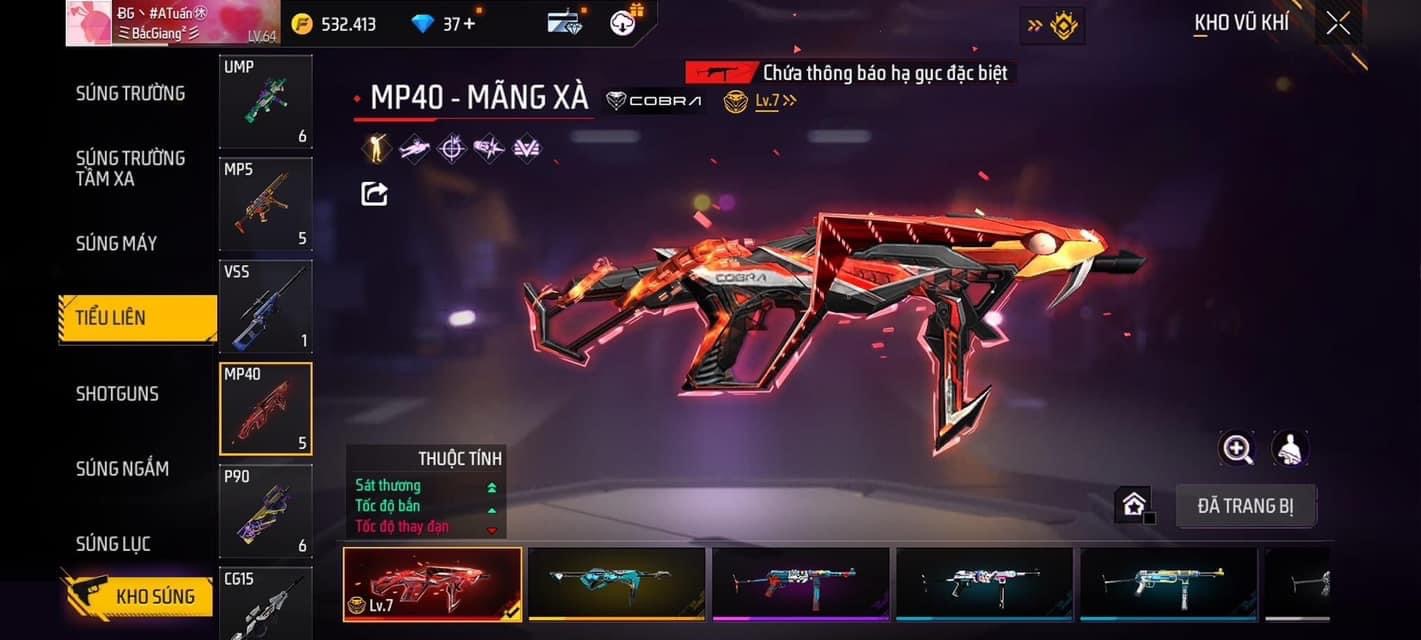The width and height of the screenshot is (1421, 640).
Task: Click the home icon beside equip button
Action: pyautogui.click(x=1134, y=505)
